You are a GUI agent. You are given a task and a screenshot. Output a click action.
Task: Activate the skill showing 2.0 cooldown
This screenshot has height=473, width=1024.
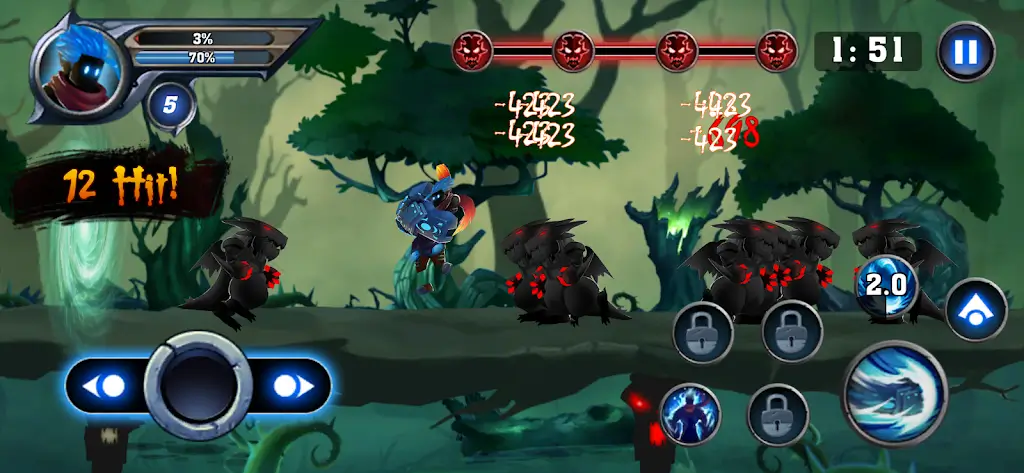tap(886, 285)
